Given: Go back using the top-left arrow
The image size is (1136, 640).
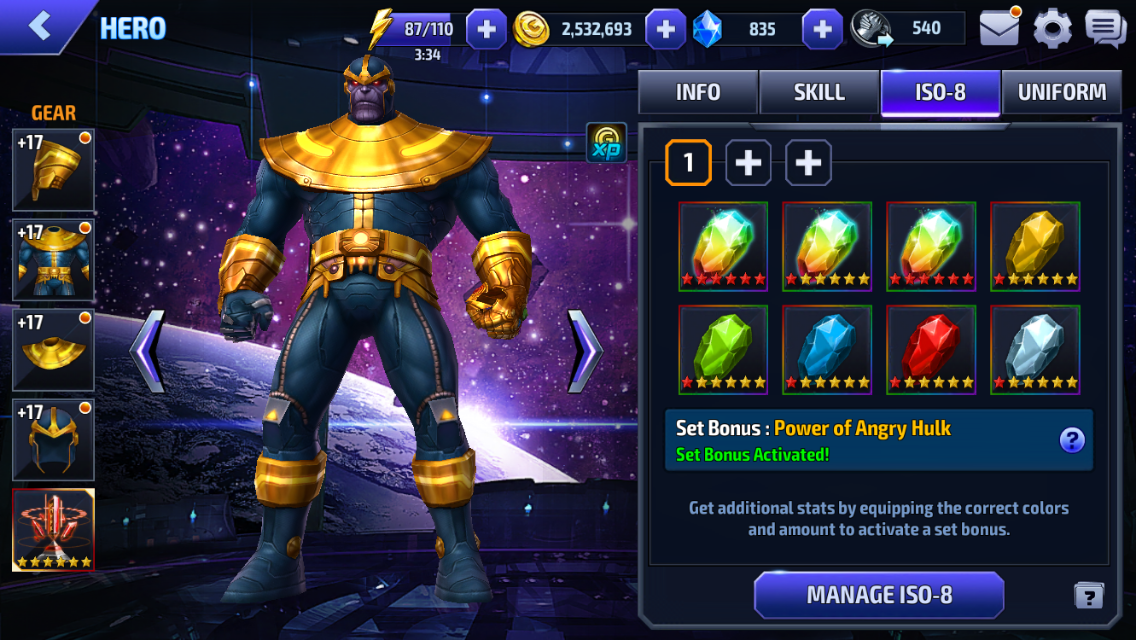Looking at the screenshot, I should point(40,26).
